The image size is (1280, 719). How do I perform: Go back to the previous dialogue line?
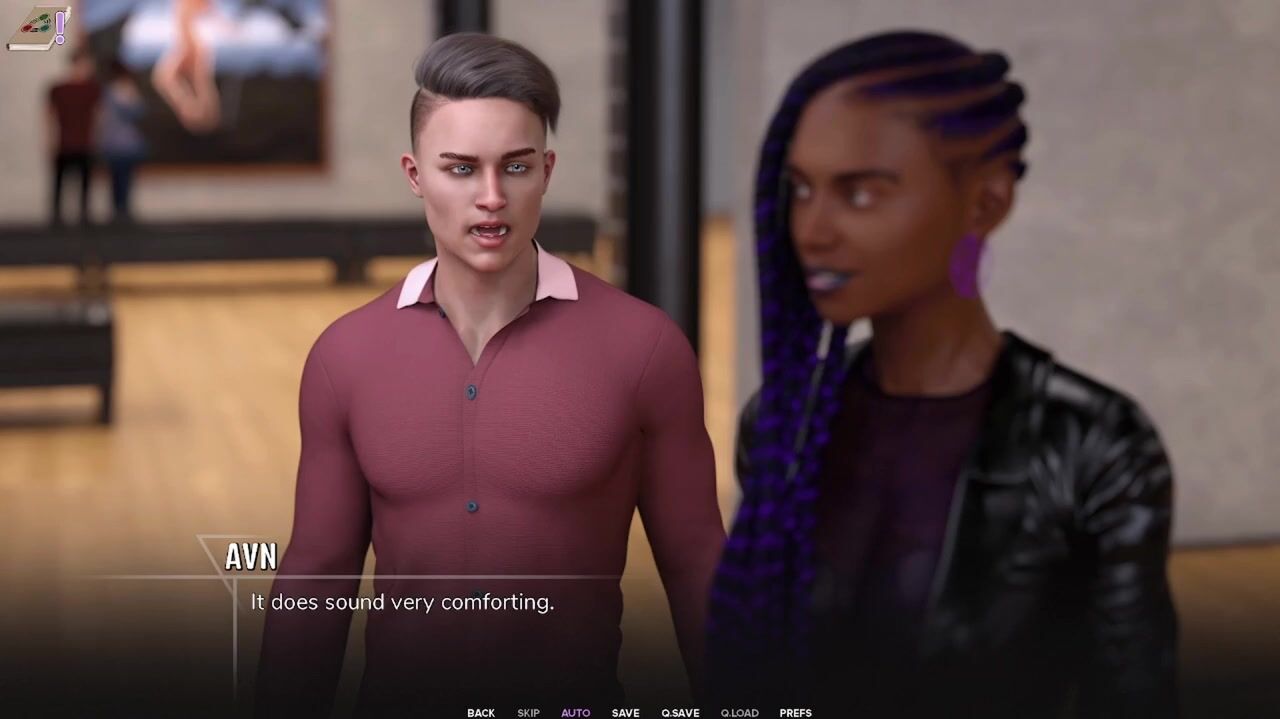(x=480, y=712)
